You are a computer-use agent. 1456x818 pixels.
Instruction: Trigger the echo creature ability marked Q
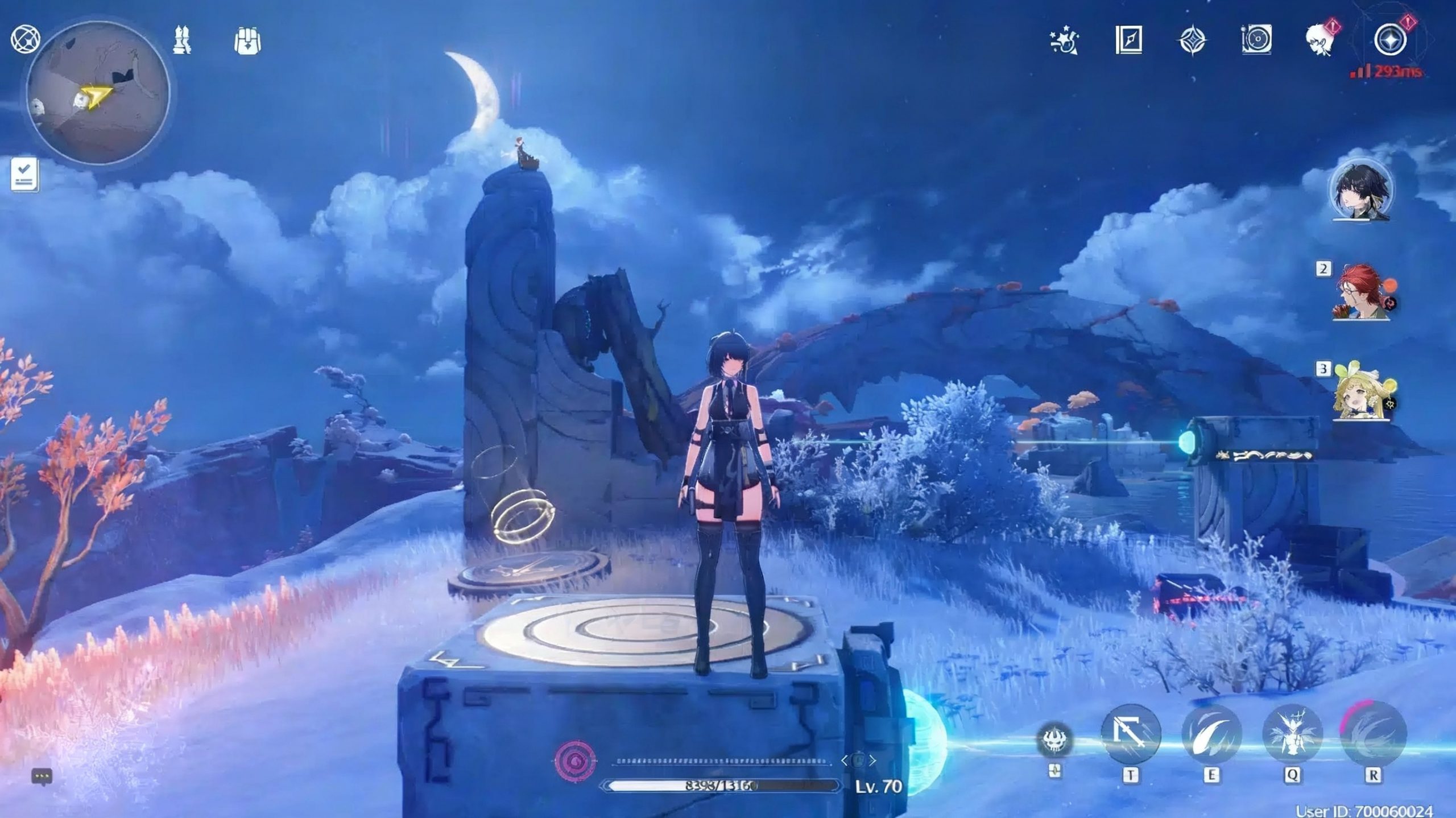click(1292, 735)
